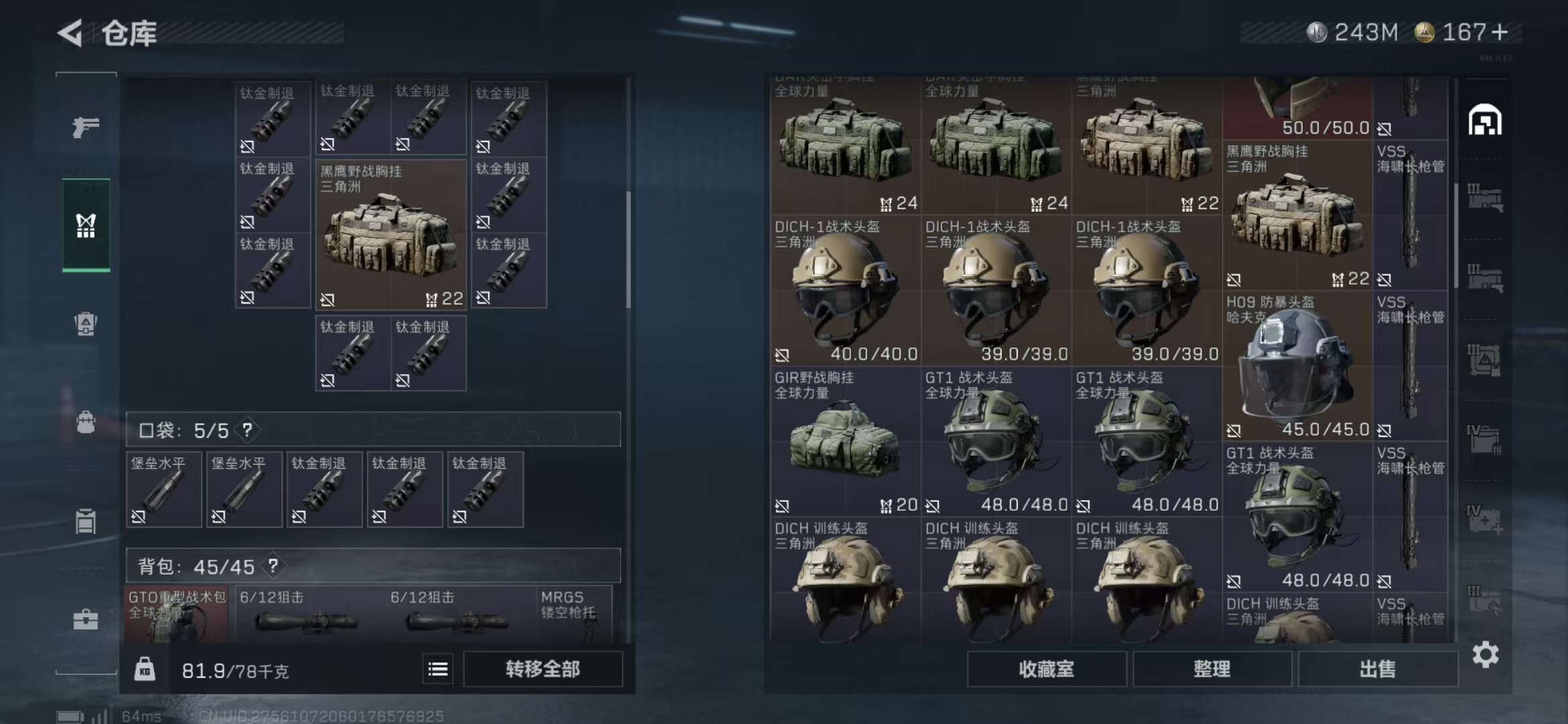Choose the 出售 sell button
Screen dimensions: 1568x724
[x=1377, y=669]
